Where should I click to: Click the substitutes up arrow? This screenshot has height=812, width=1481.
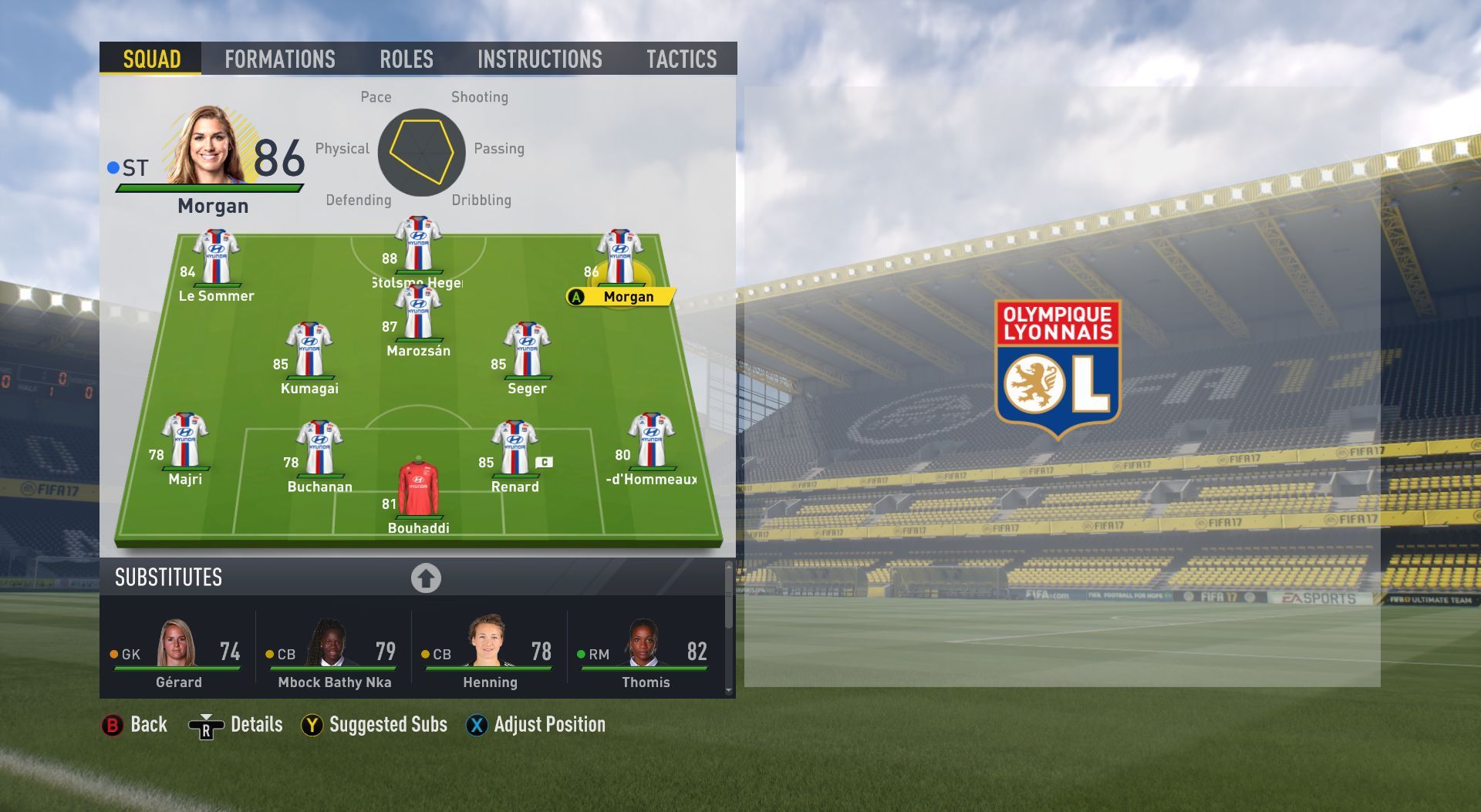[x=426, y=578]
